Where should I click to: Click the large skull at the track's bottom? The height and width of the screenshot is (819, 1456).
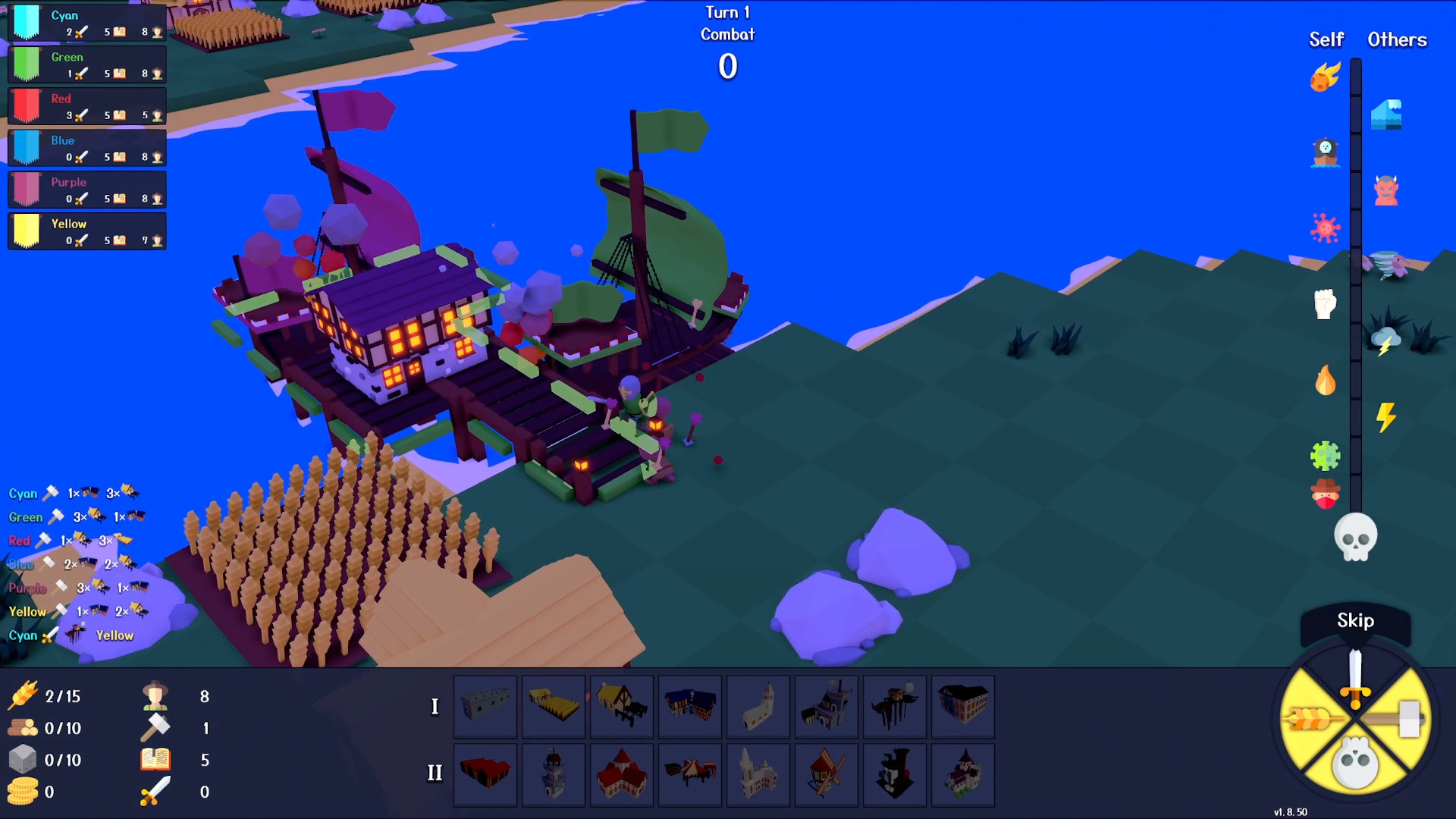1357,537
